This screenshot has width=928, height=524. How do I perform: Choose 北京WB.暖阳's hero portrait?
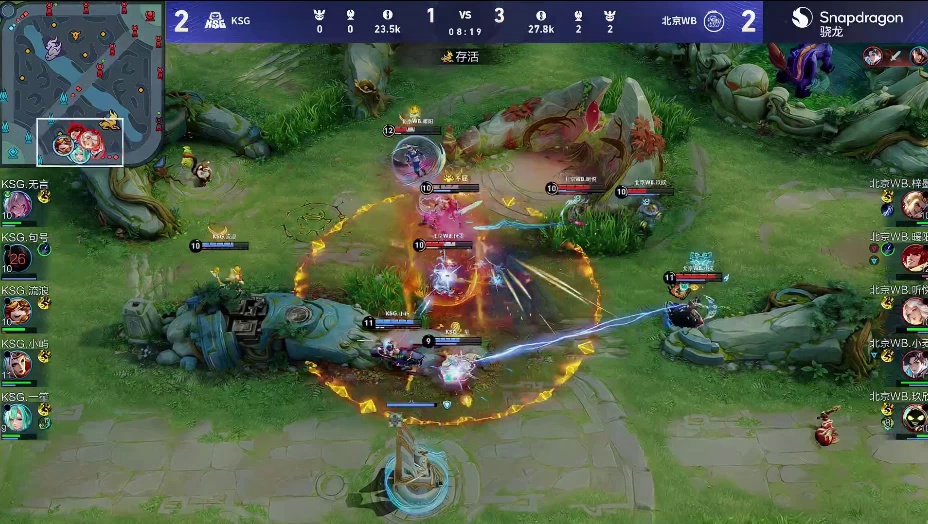point(913,258)
